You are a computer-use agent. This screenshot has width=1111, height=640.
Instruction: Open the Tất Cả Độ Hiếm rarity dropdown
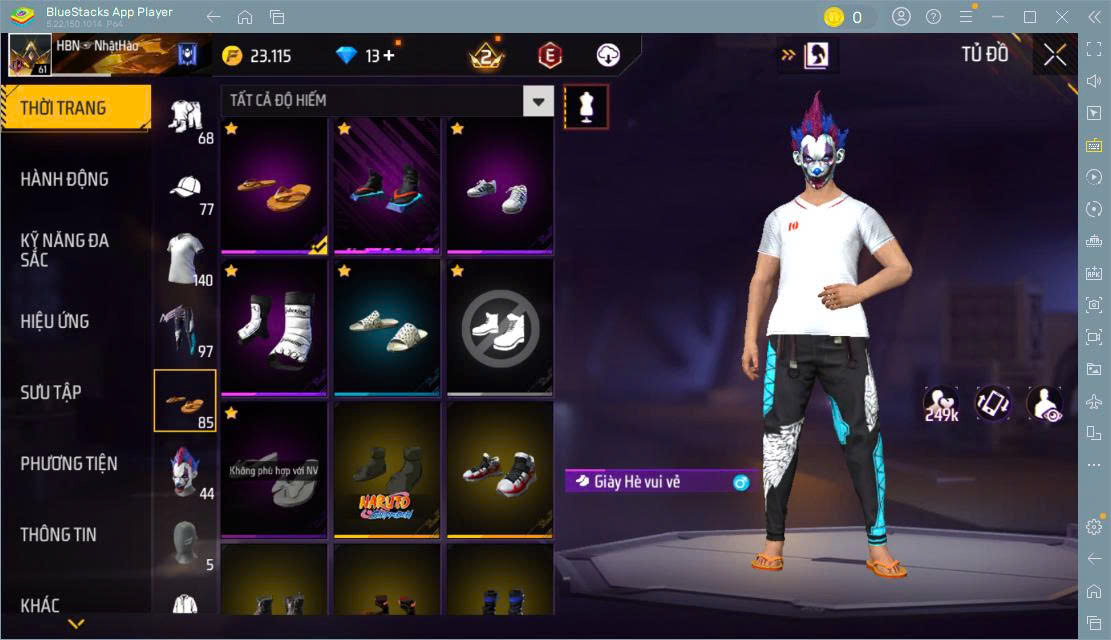click(539, 100)
